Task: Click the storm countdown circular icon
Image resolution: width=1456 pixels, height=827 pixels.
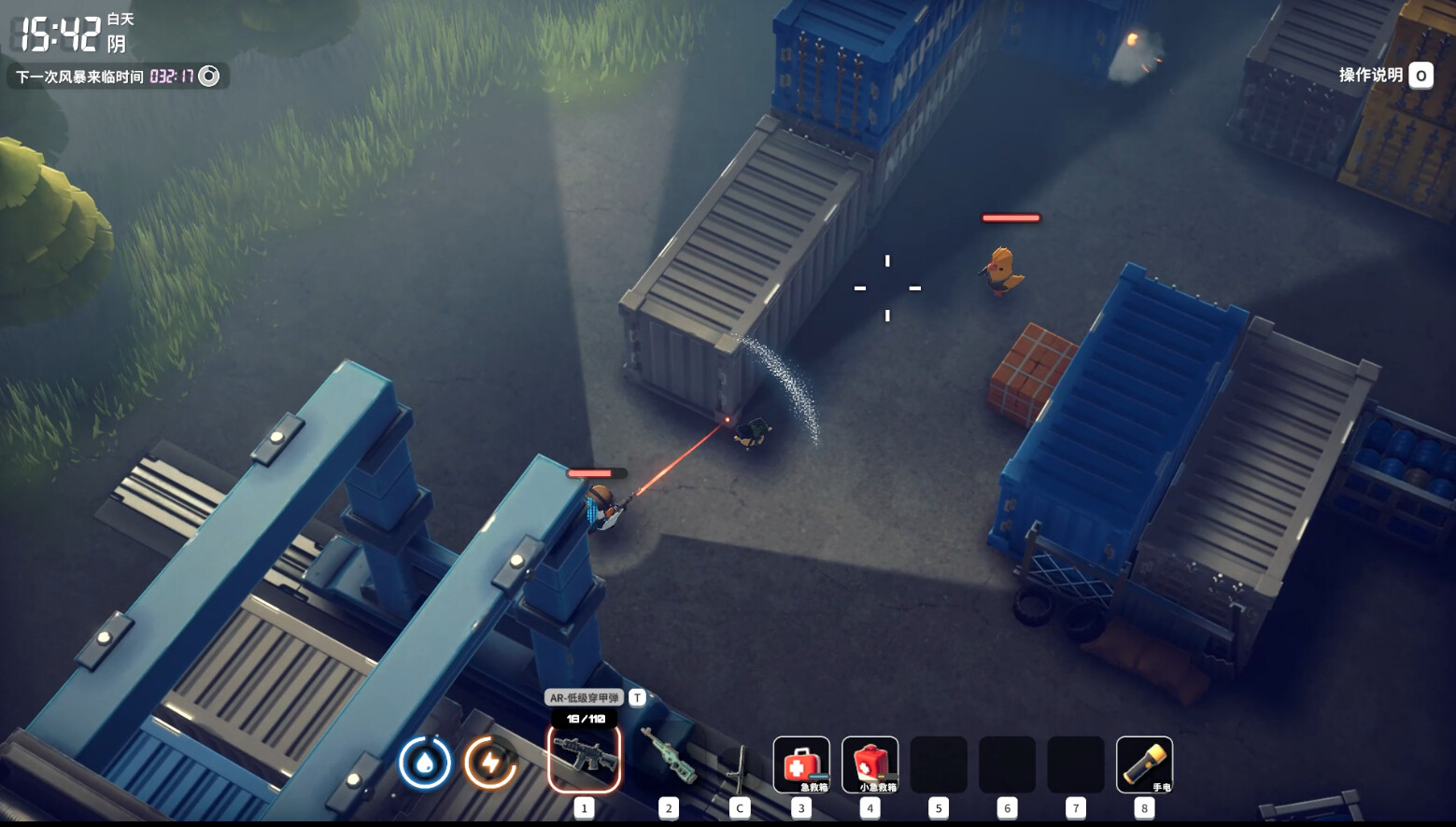Action: click(209, 77)
